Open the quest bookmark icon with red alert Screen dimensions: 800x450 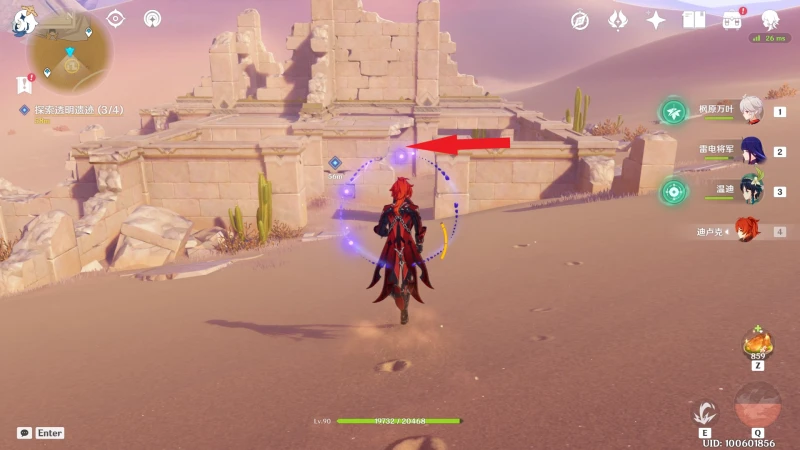tap(25, 83)
